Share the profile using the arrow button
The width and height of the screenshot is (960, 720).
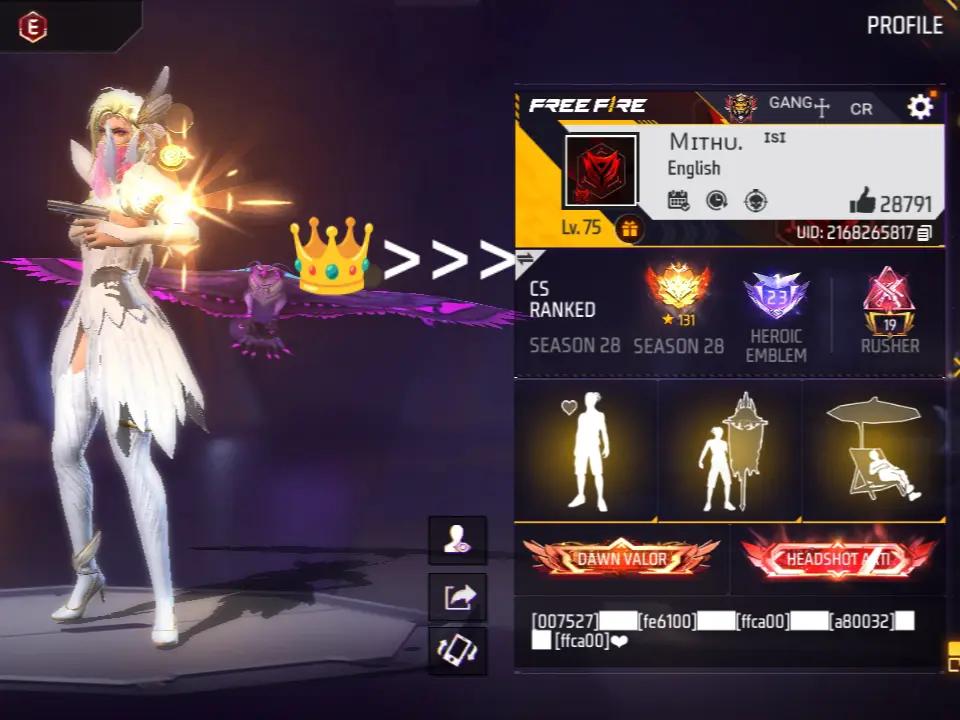coord(458,597)
